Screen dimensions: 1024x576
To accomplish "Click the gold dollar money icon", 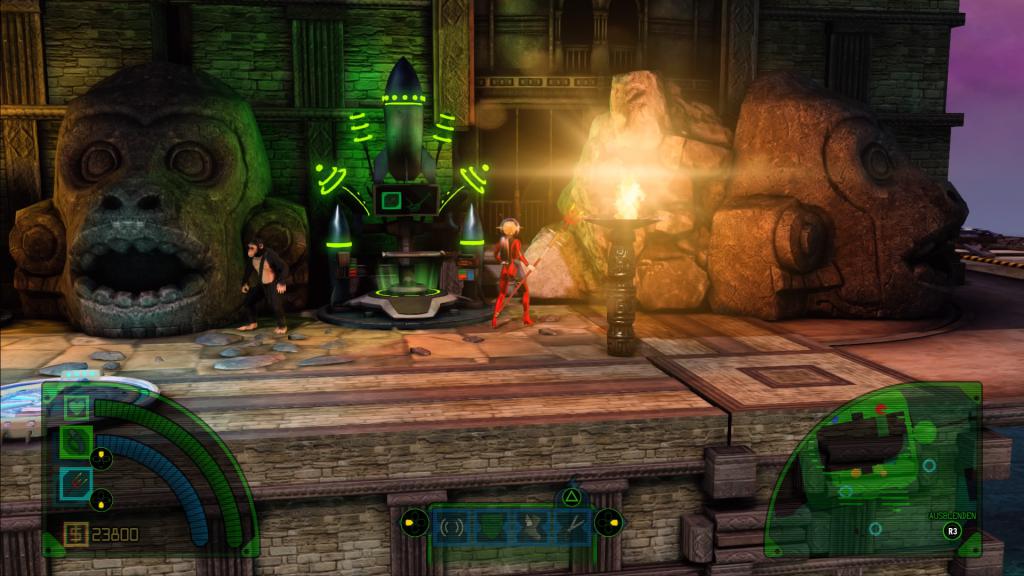I will click(76, 534).
